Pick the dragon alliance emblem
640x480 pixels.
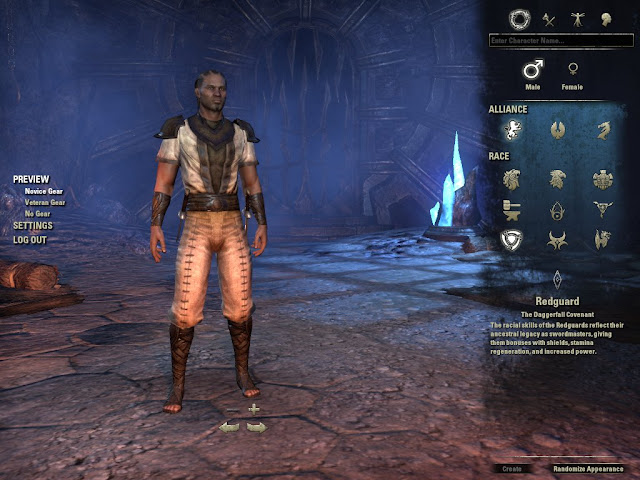pos(604,128)
